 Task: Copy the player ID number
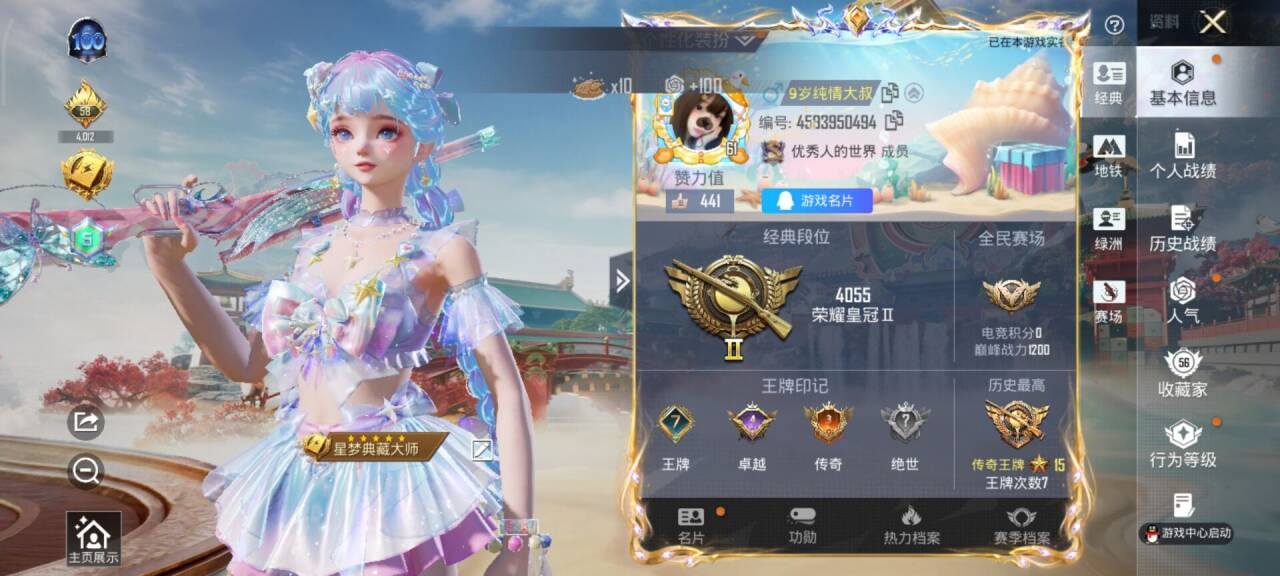pos(894,121)
